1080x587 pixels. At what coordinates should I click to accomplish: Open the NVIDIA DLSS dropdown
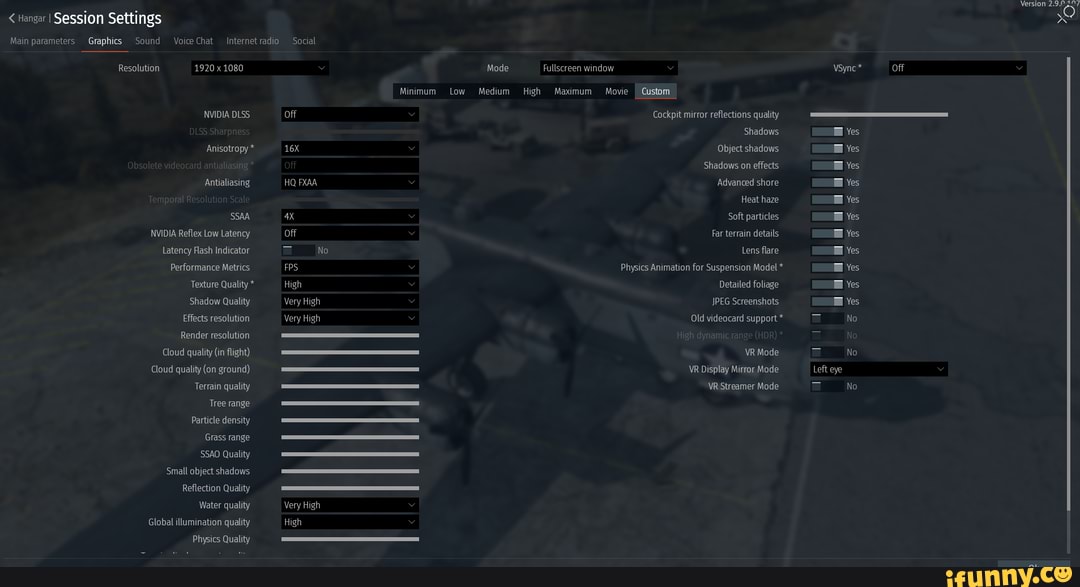(x=349, y=115)
